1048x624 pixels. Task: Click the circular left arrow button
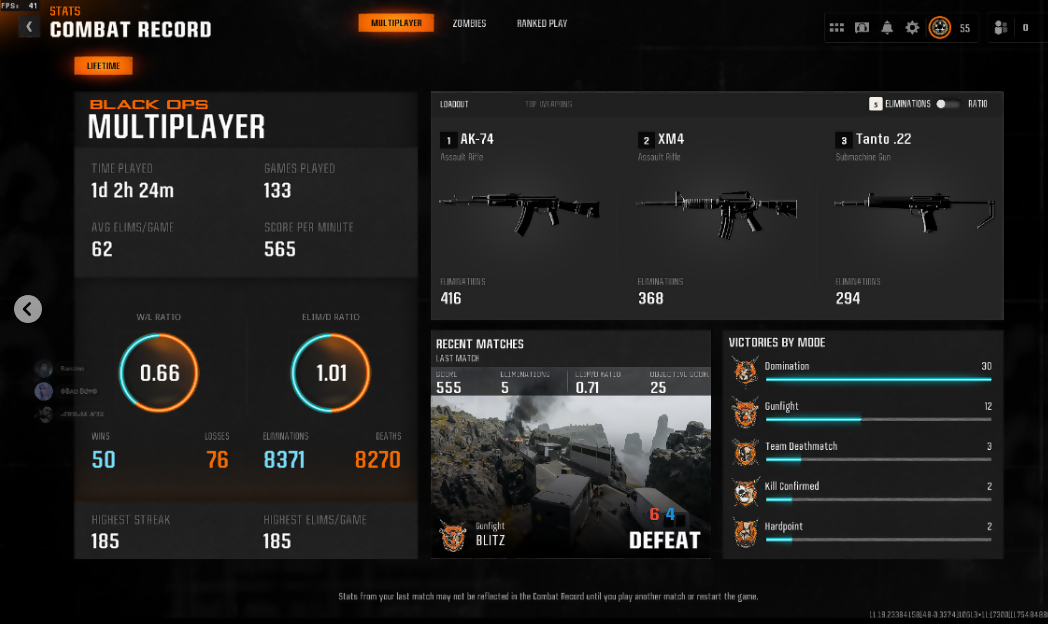28,309
